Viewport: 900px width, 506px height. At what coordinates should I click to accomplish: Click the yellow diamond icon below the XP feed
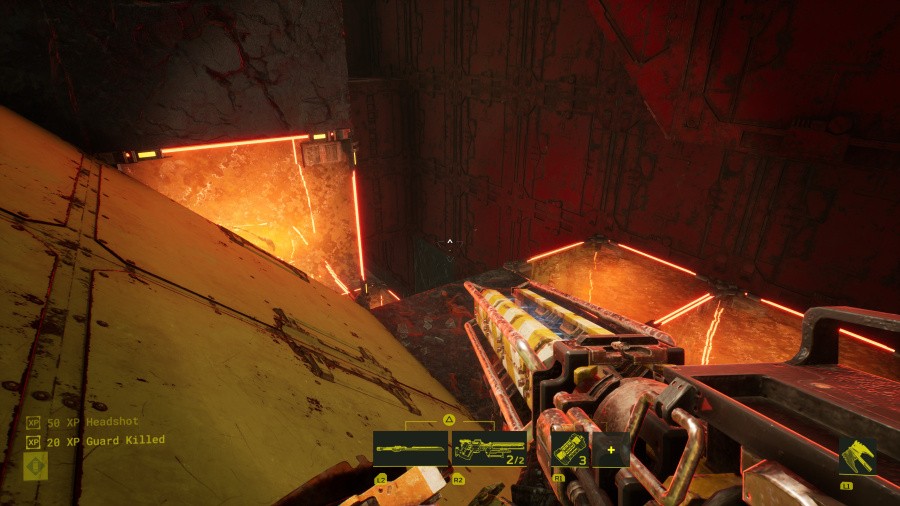pos(35,466)
